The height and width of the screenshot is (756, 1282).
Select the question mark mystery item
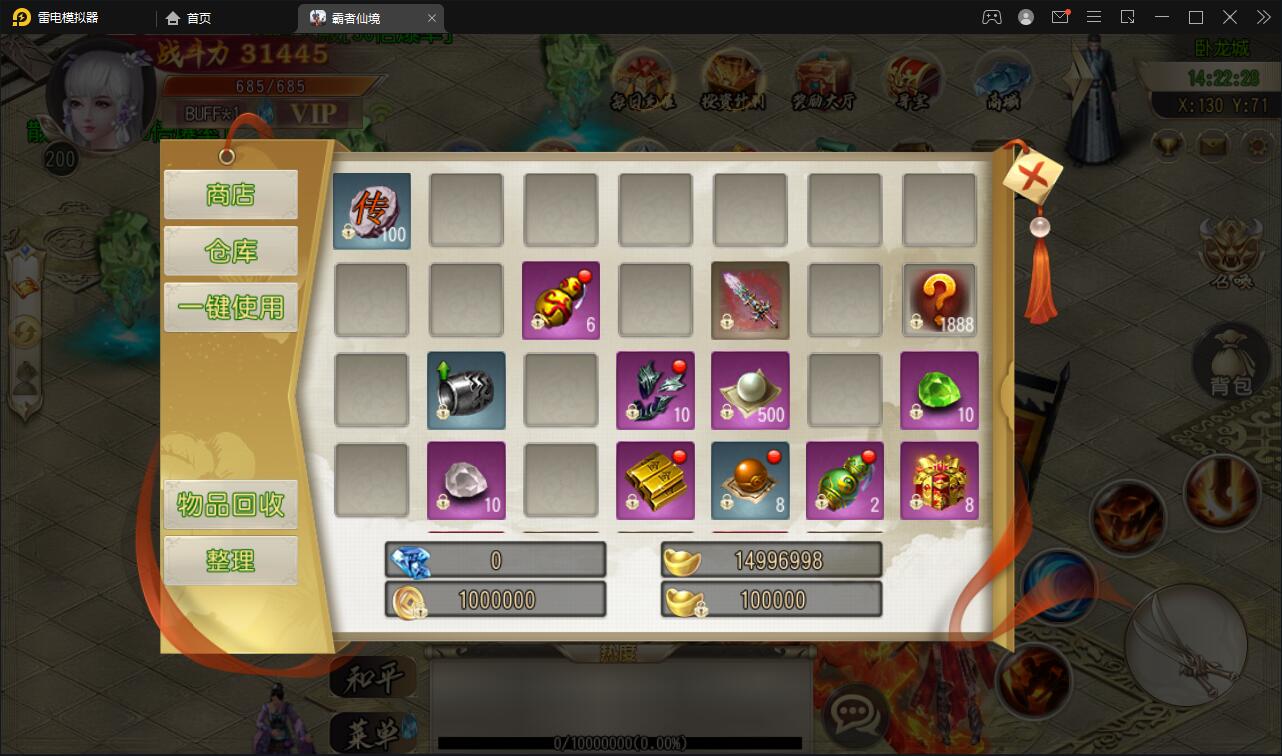(939, 300)
